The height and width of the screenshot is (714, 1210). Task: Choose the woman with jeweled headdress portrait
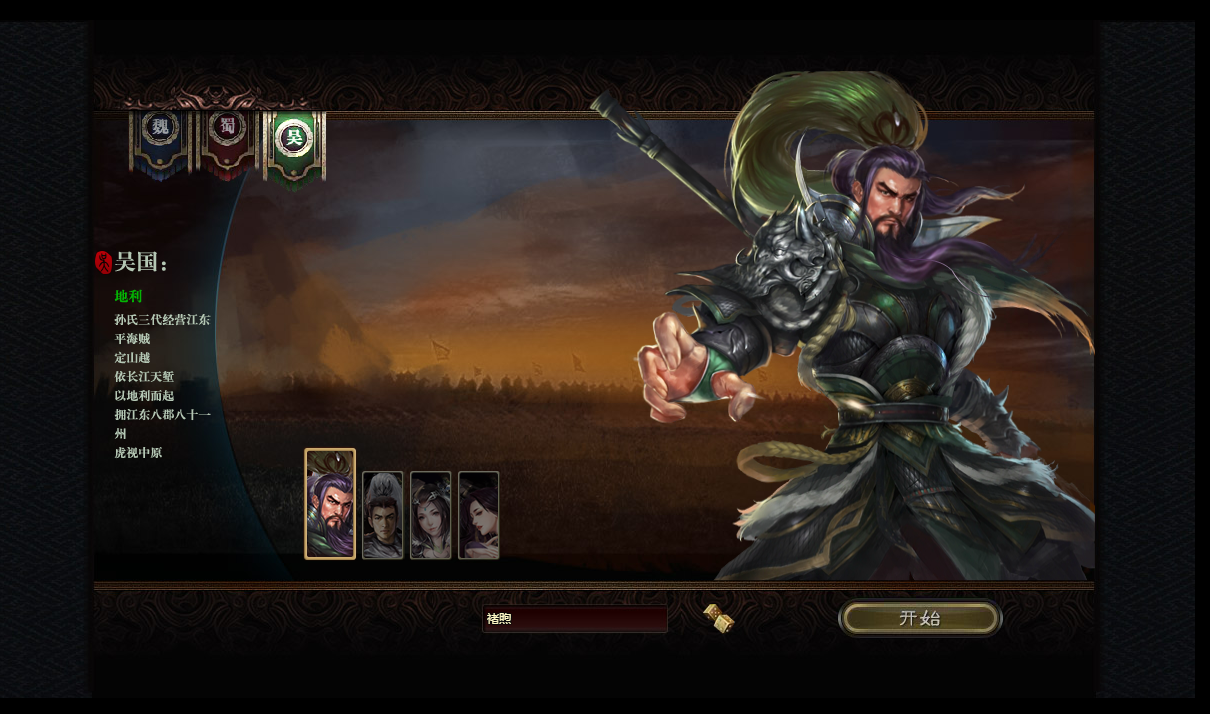[430, 515]
